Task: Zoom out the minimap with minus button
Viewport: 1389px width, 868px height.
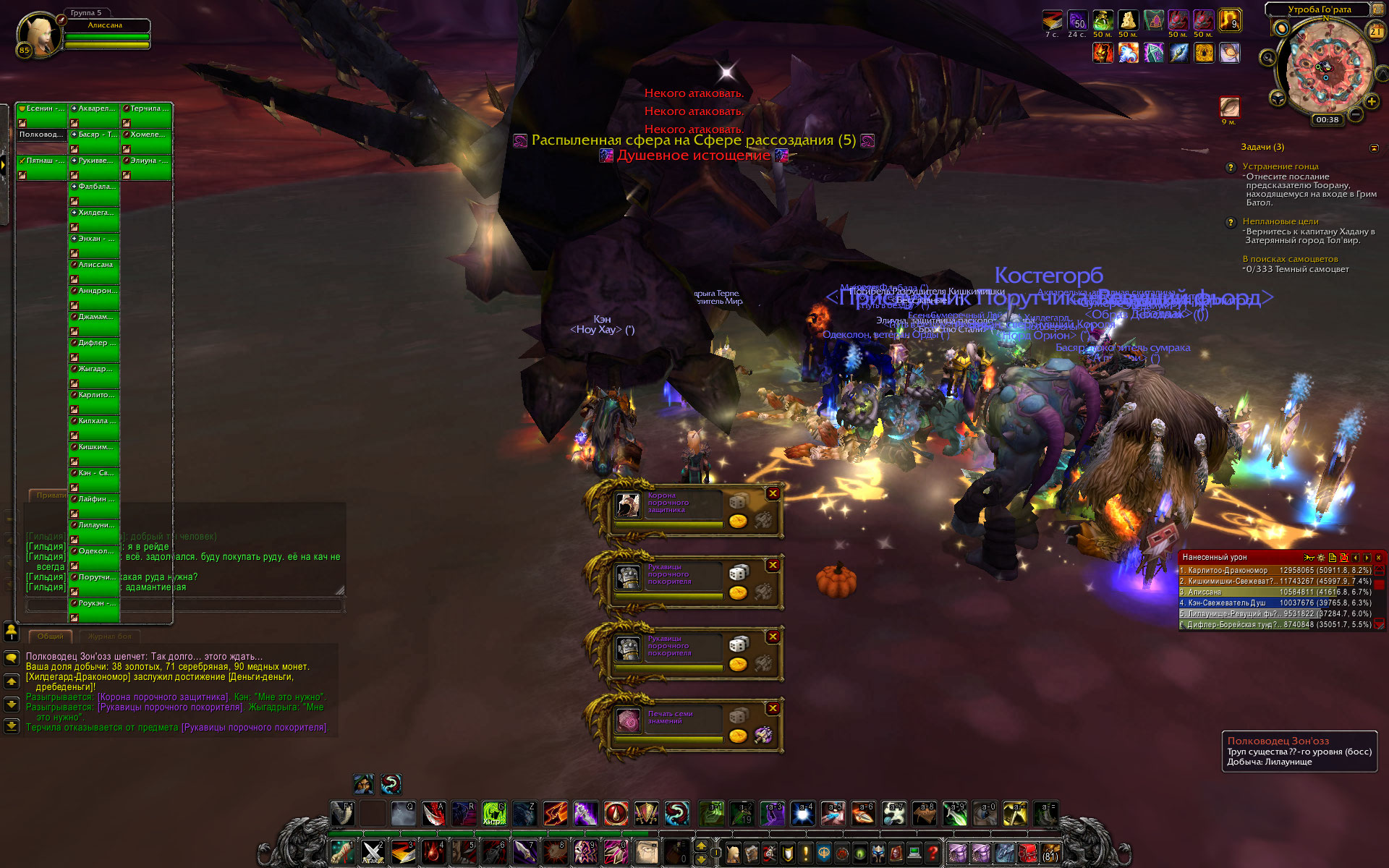Action: 1356,114
